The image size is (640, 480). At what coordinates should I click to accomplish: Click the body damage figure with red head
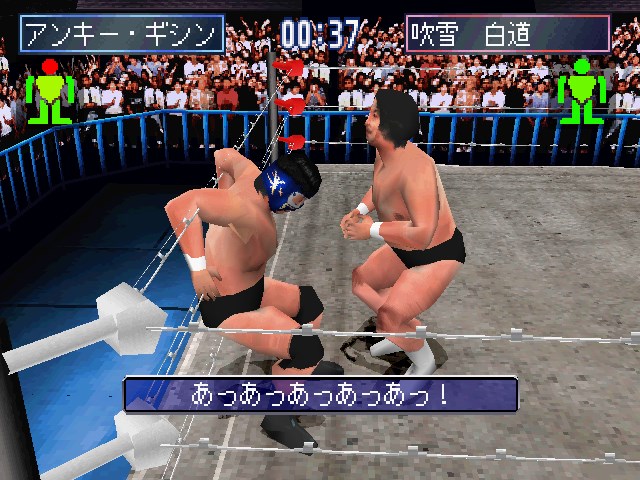pos(50,90)
